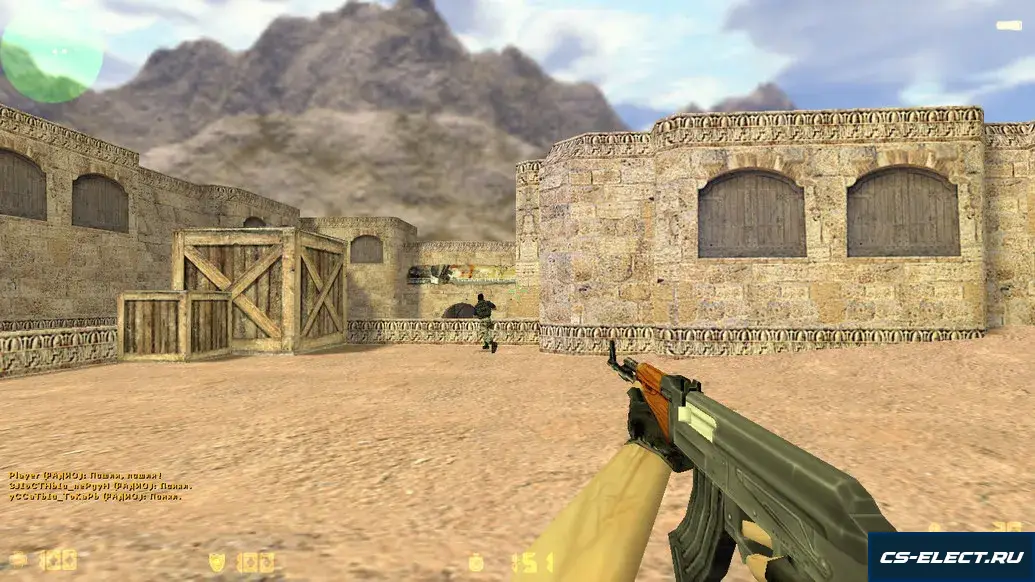Click the health cross icon

[x=18, y=560]
